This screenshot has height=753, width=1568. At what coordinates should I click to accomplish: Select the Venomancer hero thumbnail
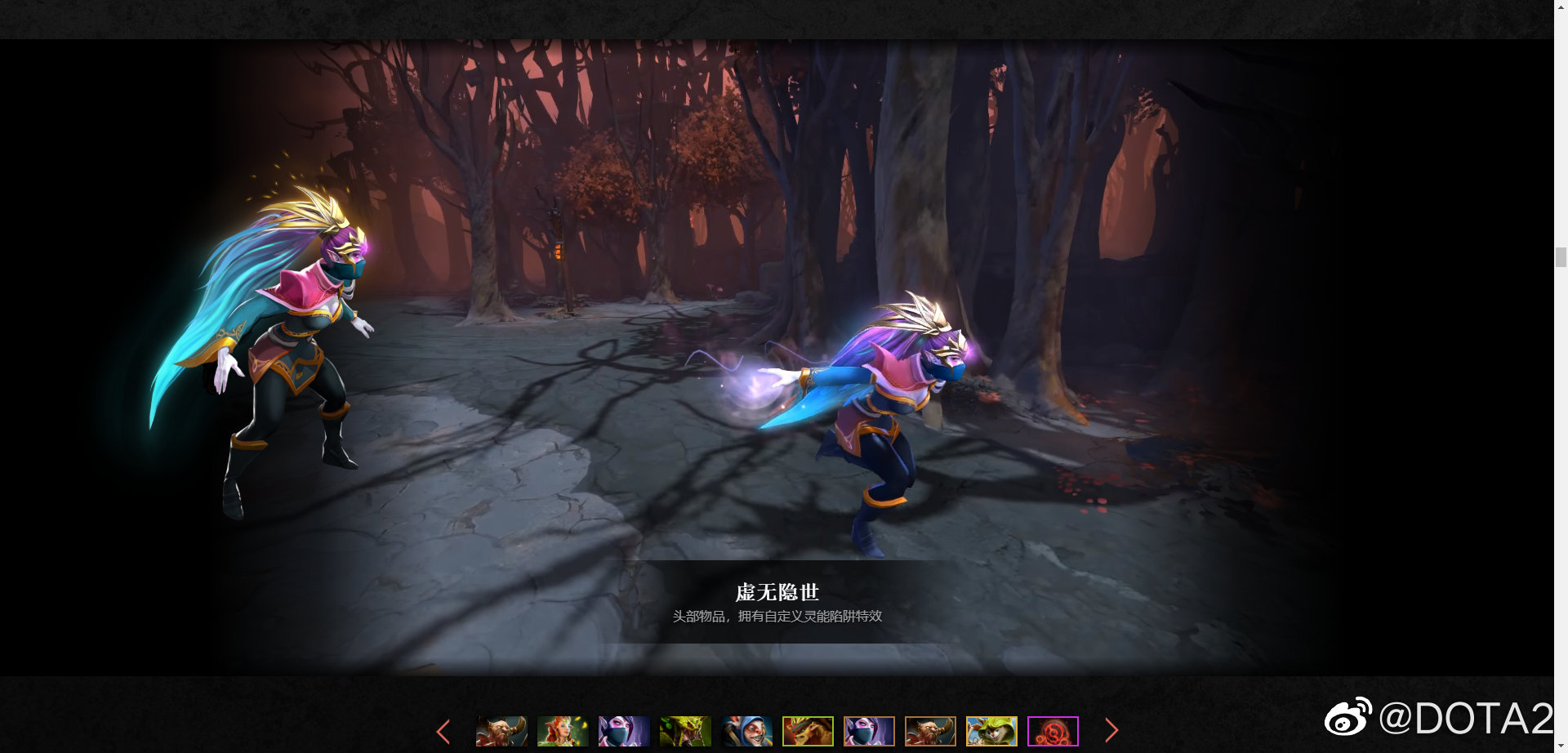[686, 731]
